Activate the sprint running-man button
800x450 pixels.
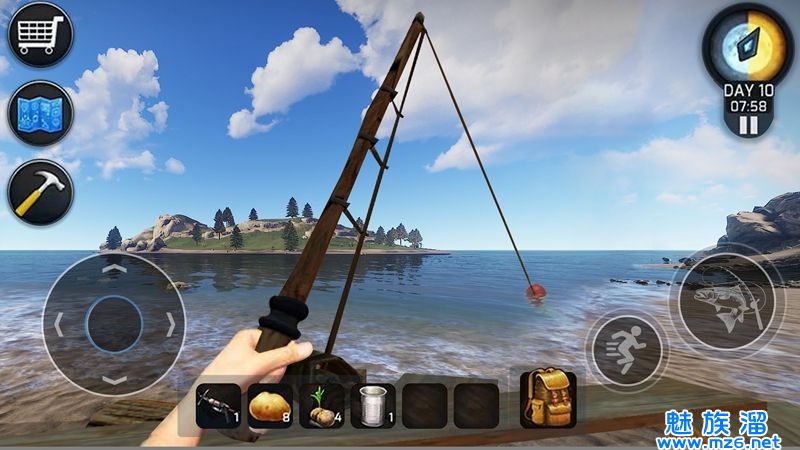627,351
